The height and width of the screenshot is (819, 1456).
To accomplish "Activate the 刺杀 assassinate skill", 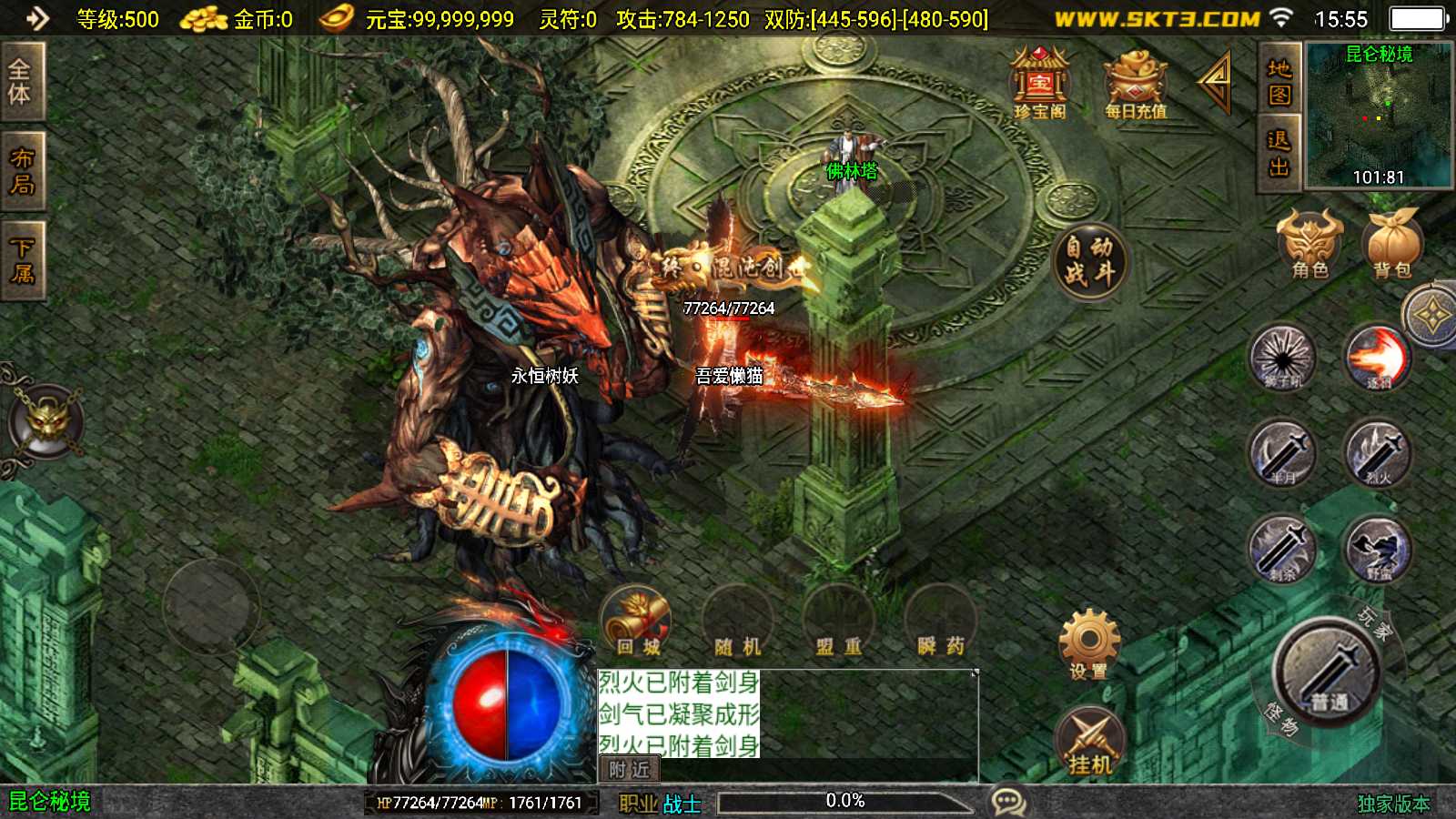I will pyautogui.click(x=1282, y=550).
